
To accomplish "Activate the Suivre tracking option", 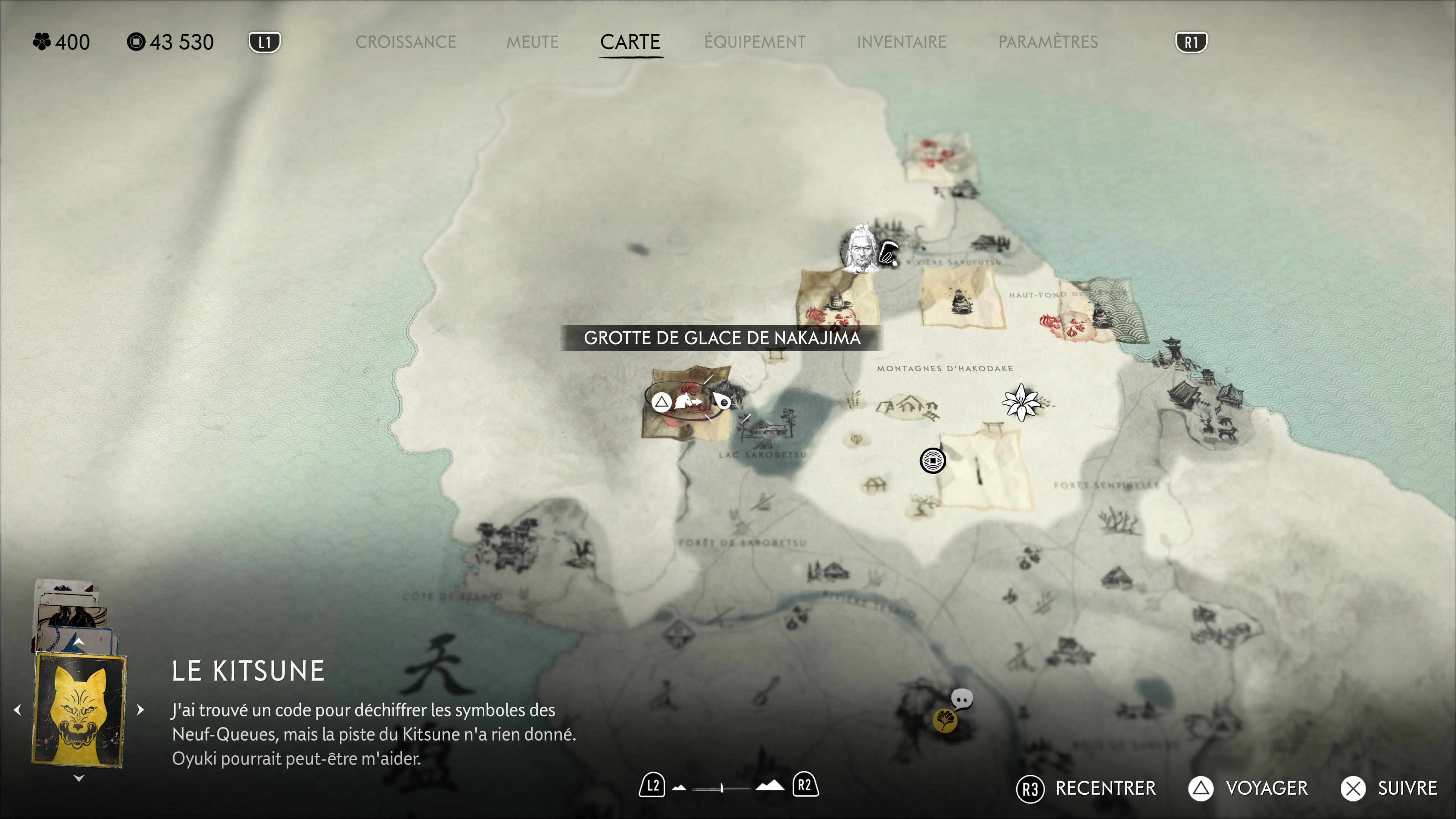I will [x=1390, y=789].
